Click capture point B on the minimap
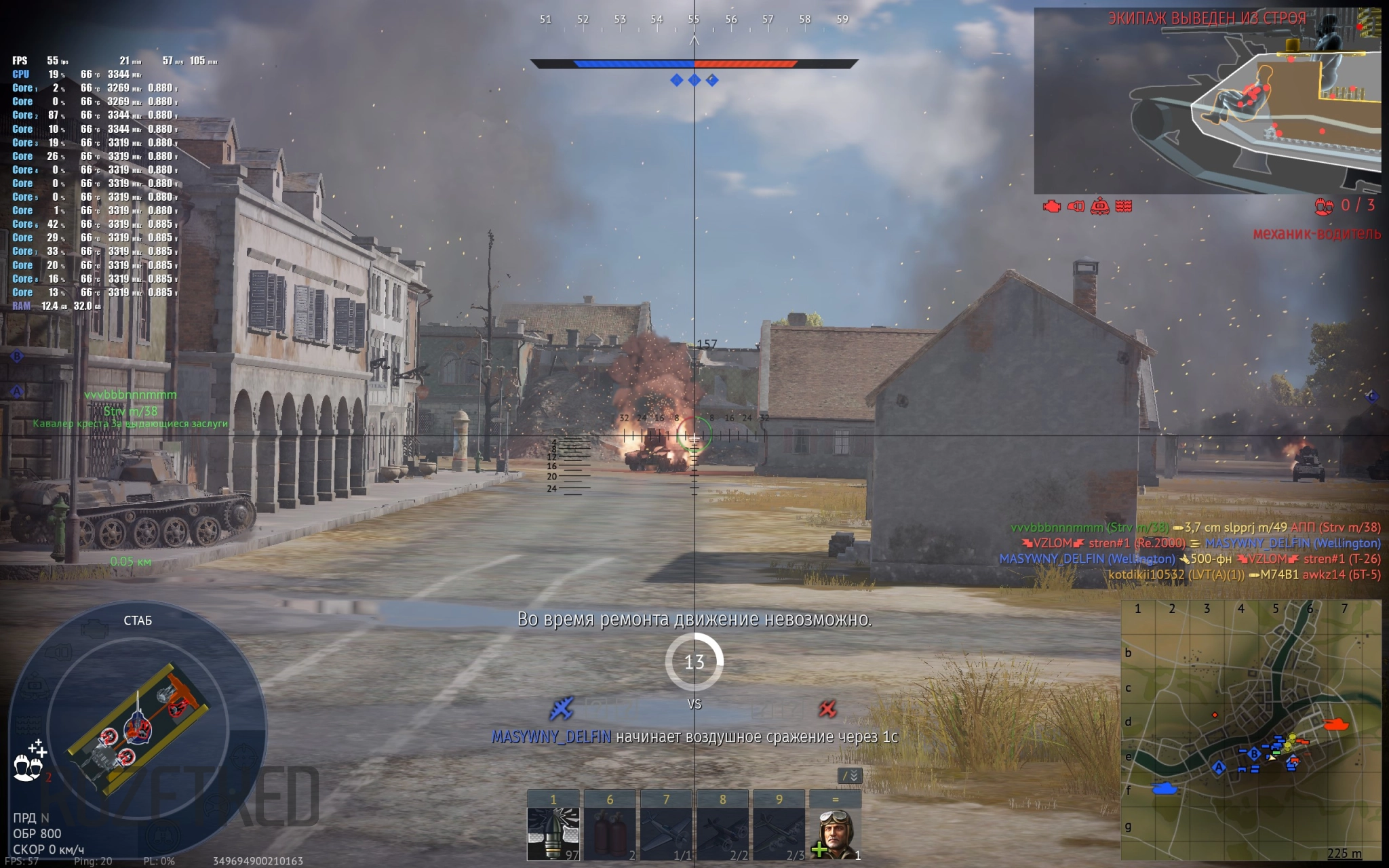 click(x=1254, y=754)
